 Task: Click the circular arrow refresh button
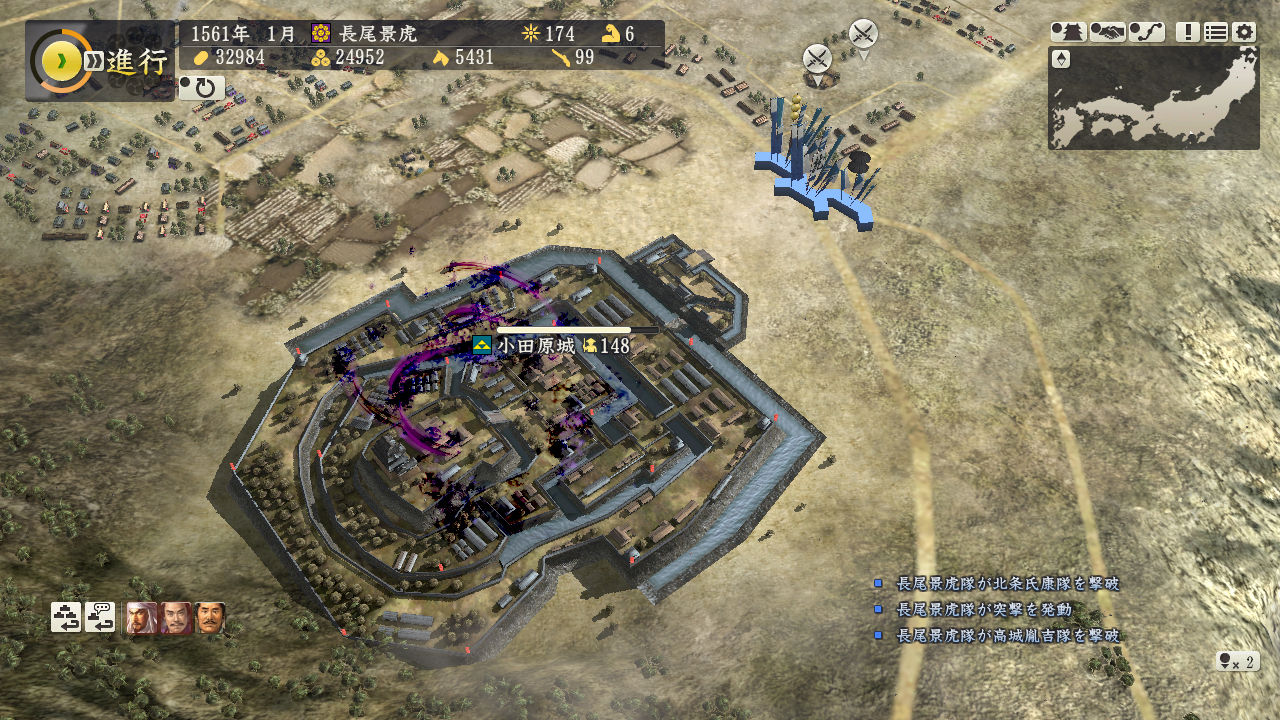click(x=202, y=88)
